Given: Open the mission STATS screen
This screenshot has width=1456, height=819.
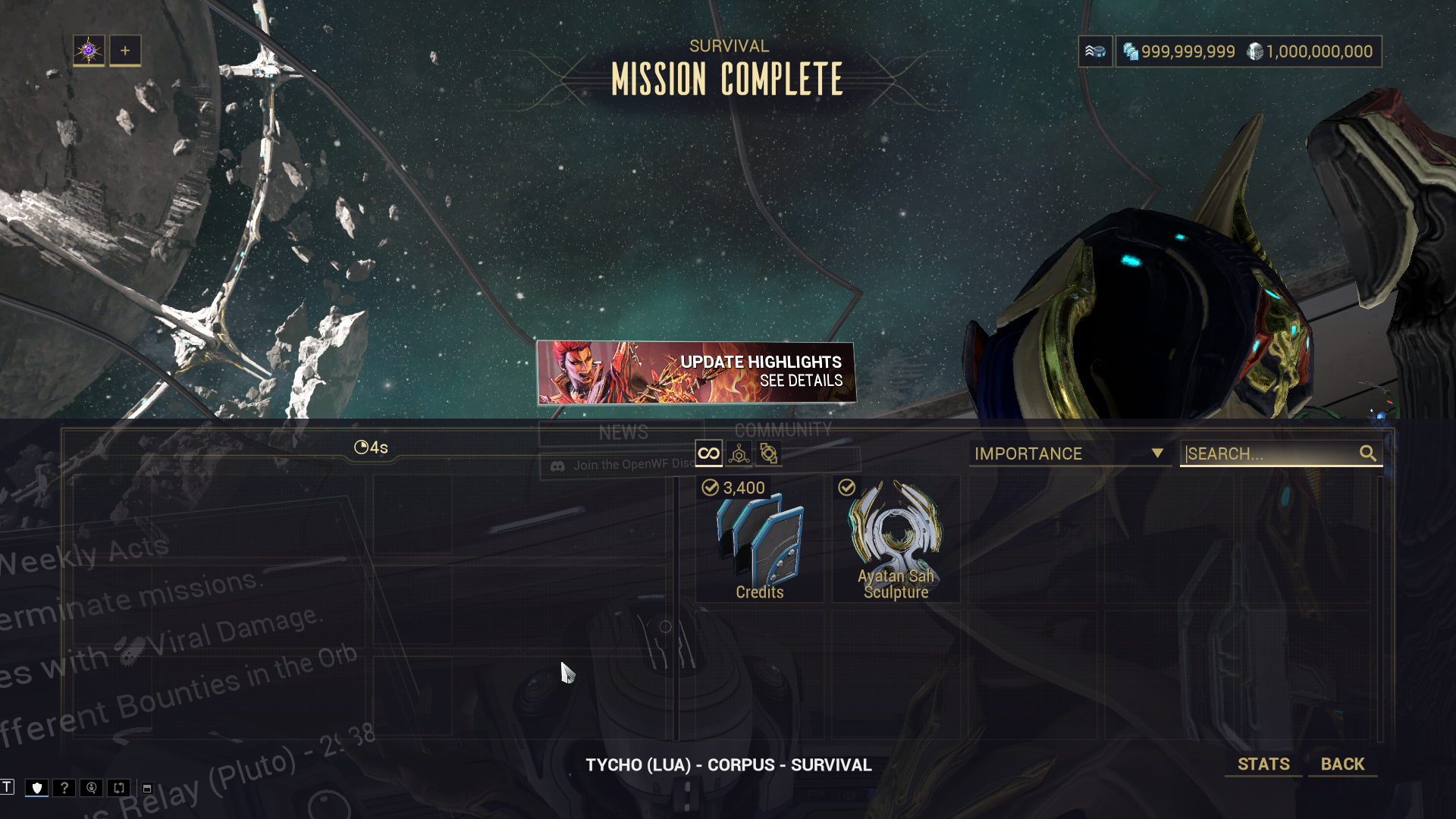Looking at the screenshot, I should (x=1263, y=764).
